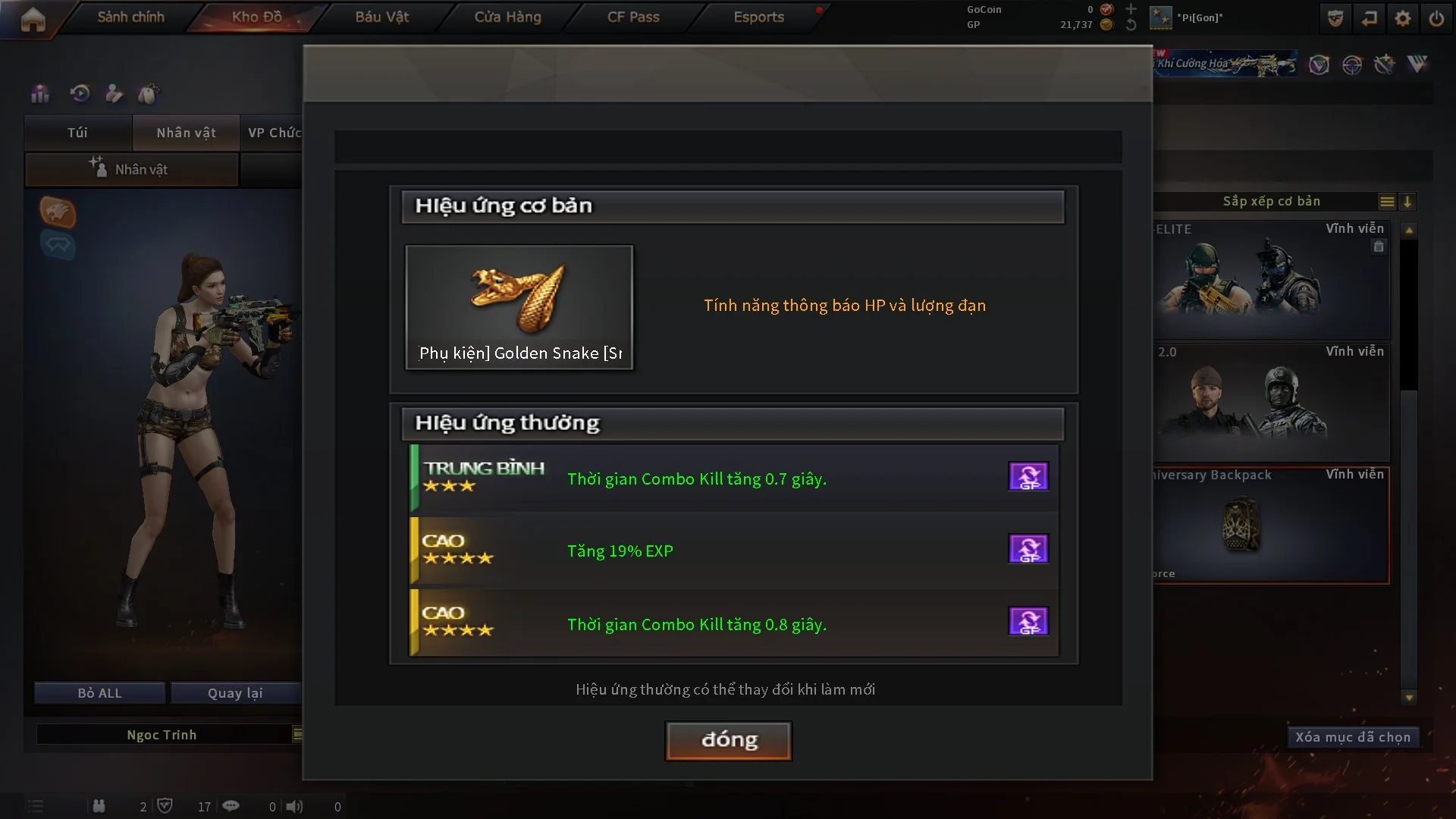Image resolution: width=1456 pixels, height=819 pixels.
Task: Select the Golden Snake accessory thumbnail
Action: click(x=519, y=307)
